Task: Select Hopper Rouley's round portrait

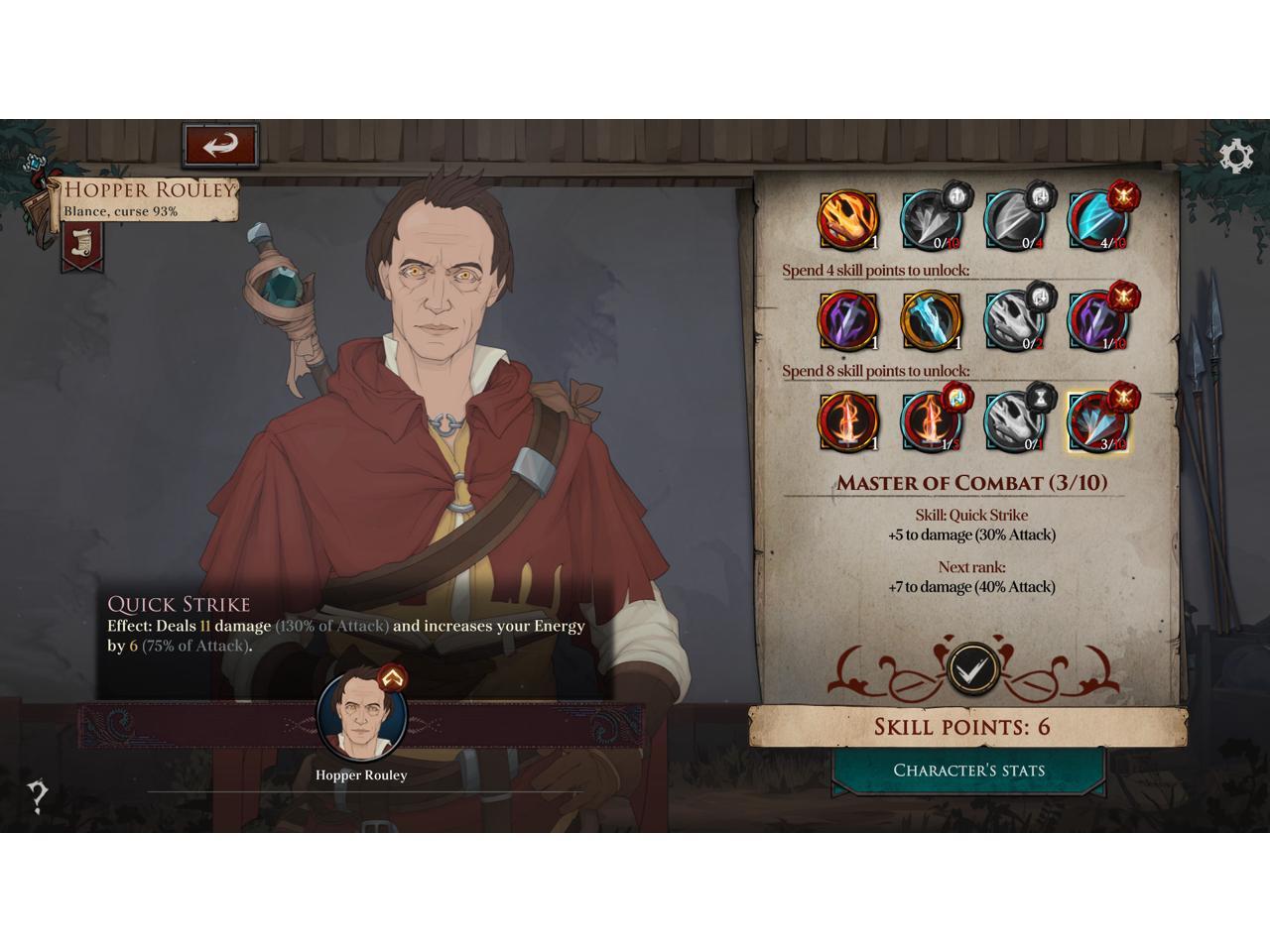Action: [361, 714]
